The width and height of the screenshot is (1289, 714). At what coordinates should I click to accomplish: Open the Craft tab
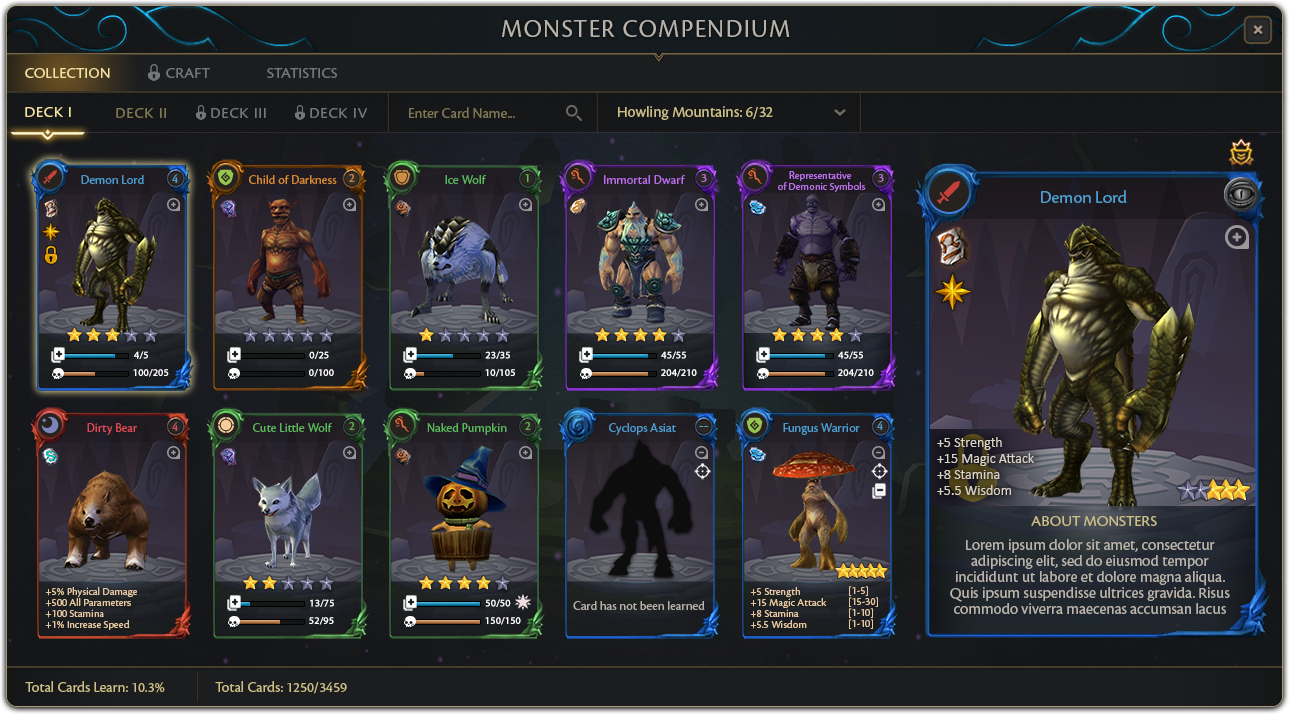tap(179, 73)
